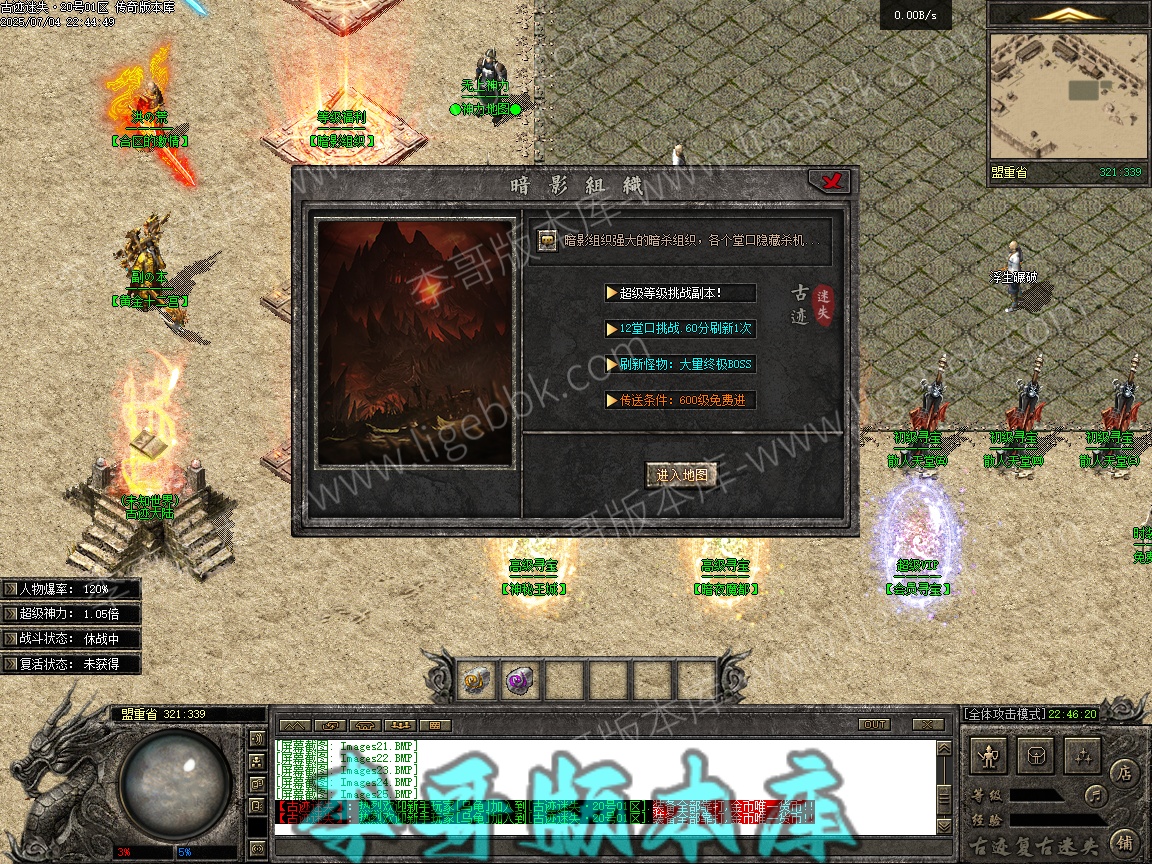Open the 店 shop button
The image size is (1152, 864).
pos(1123,771)
